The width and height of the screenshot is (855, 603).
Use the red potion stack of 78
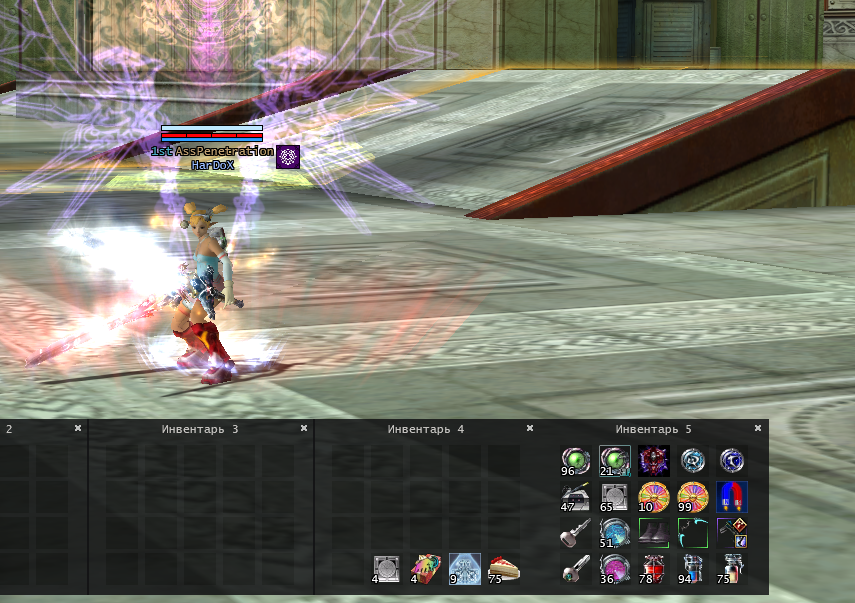pyautogui.click(x=654, y=569)
